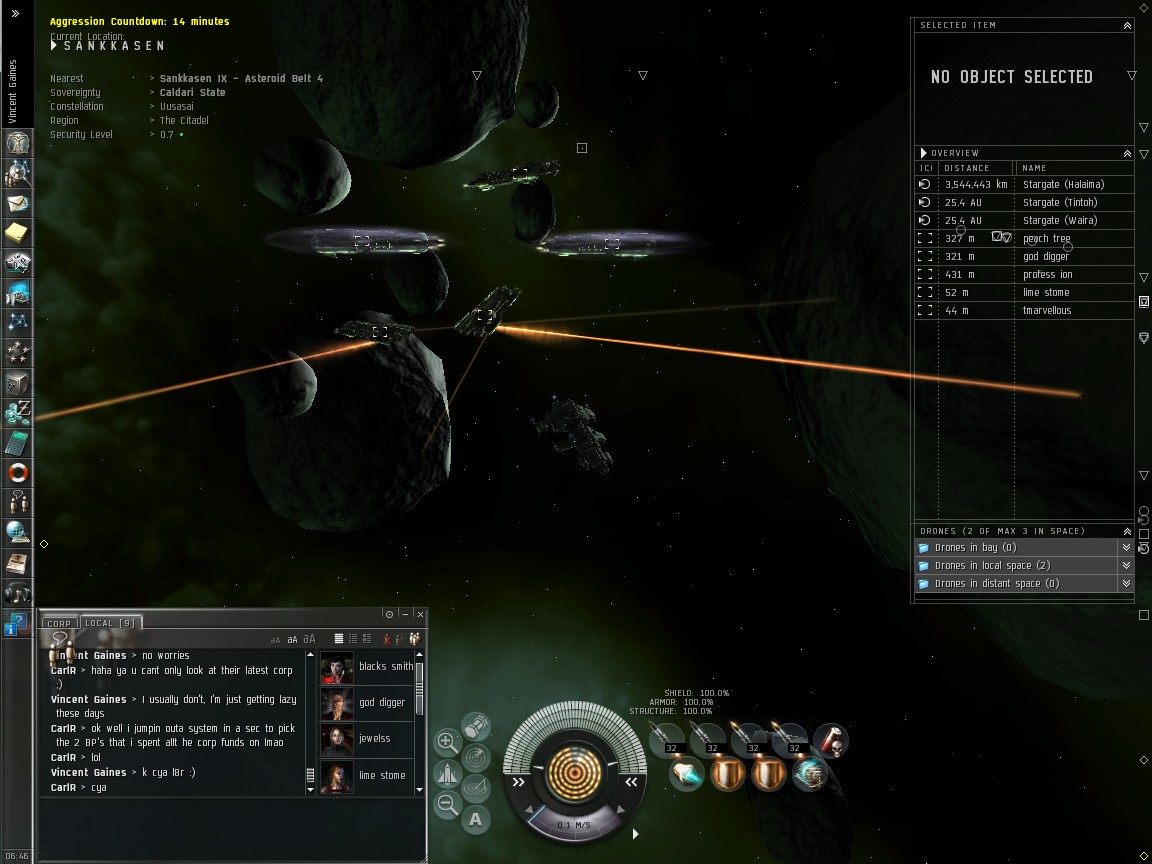This screenshot has width=1152, height=864.
Task: Close the chat window
Action: pyautogui.click(x=421, y=614)
